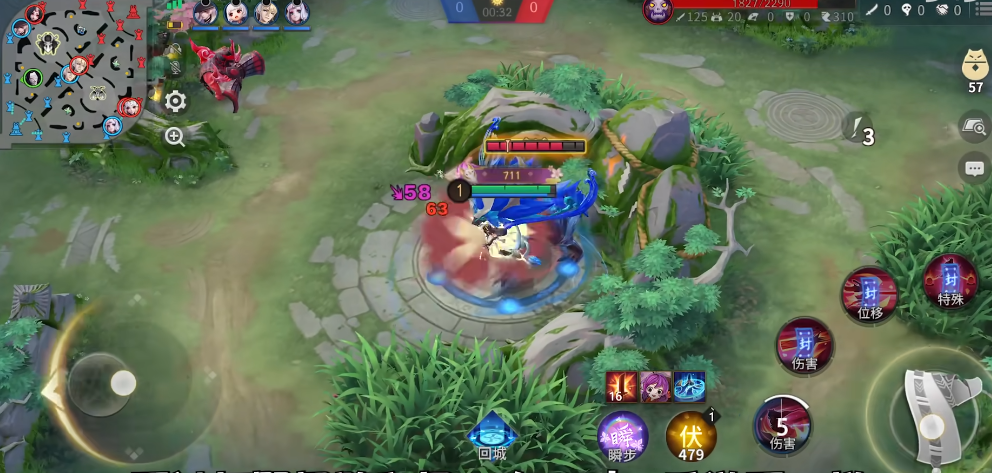Tap the magnifier zoom button beside minimap
Screen dimensions: 992x473
175,137
